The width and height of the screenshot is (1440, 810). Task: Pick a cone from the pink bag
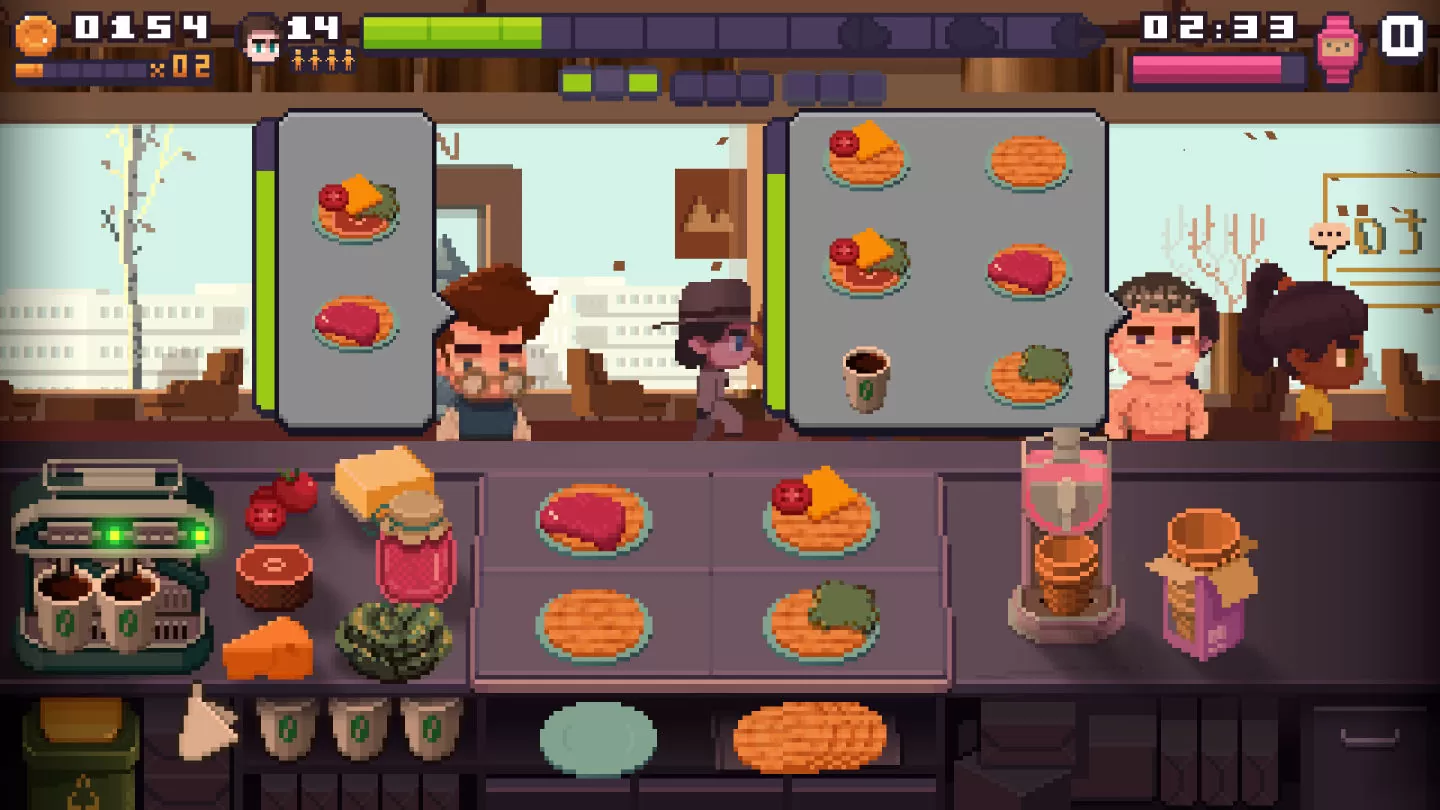[x=1203, y=583]
